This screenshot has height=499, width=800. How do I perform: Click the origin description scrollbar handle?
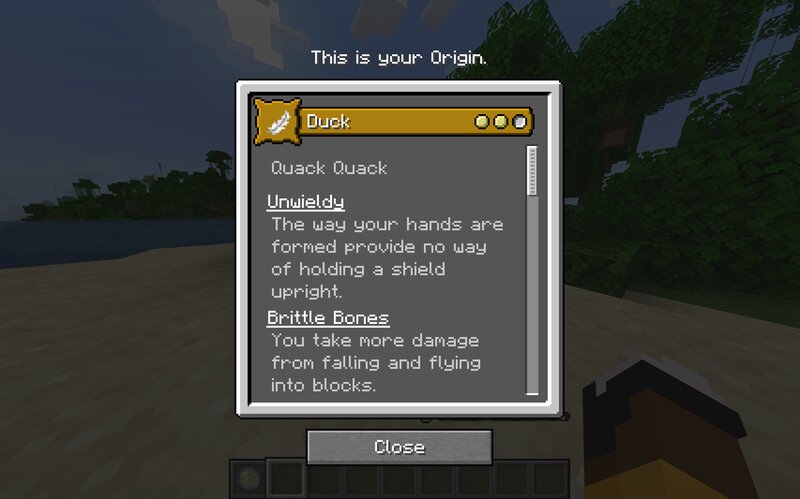(532, 171)
